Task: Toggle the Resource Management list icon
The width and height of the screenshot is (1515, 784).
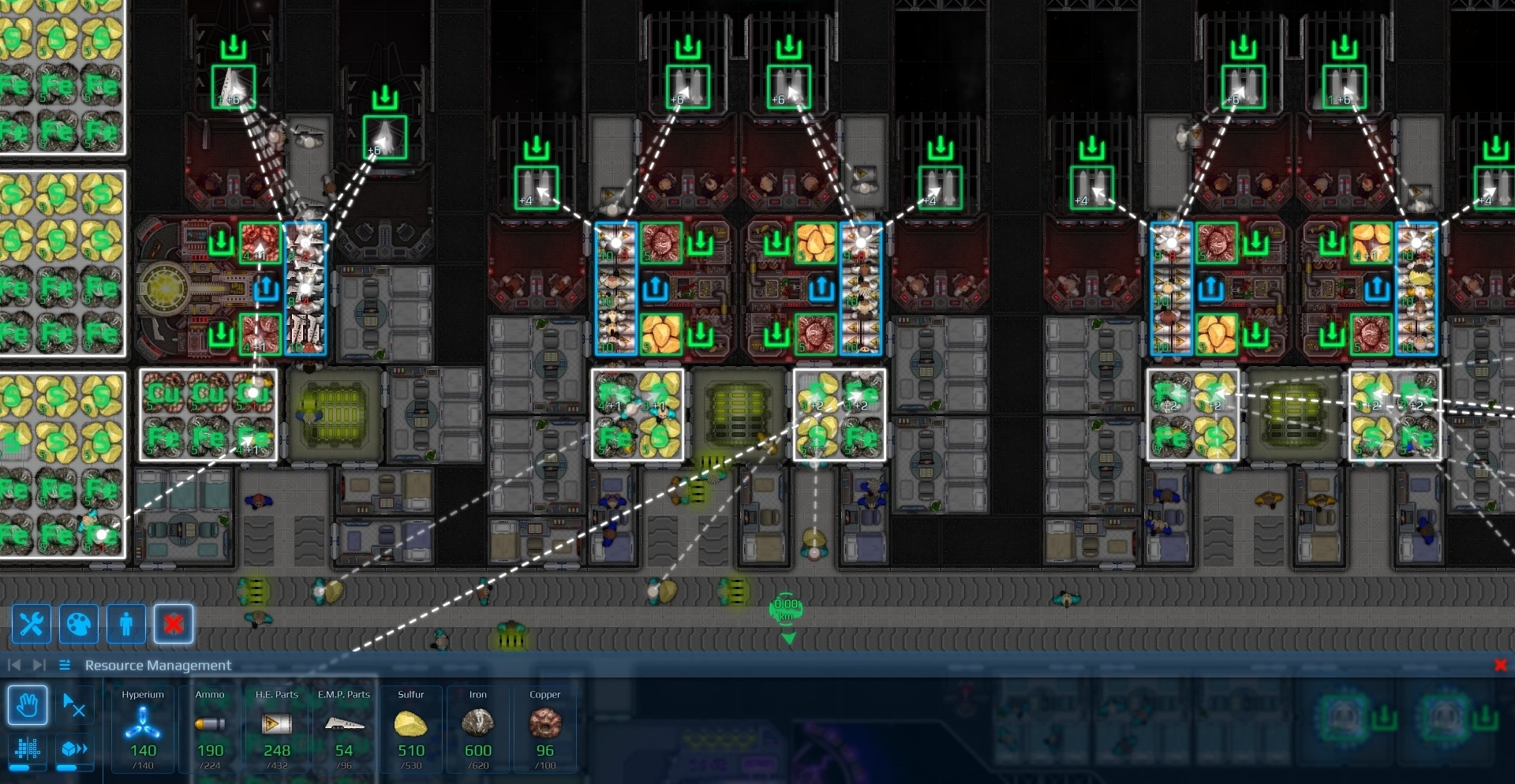Action: [x=65, y=665]
